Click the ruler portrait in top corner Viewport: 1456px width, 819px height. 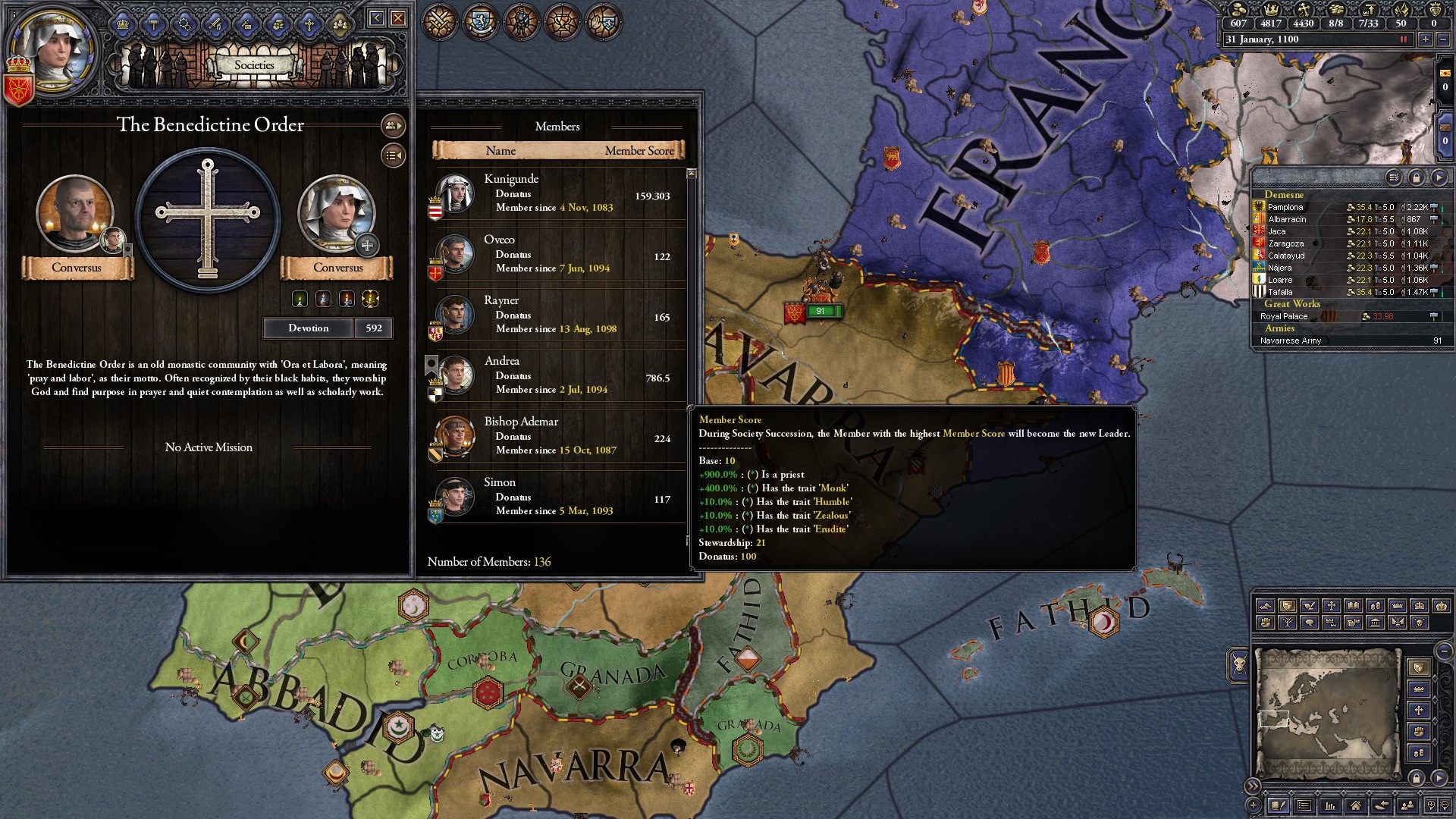(52, 49)
